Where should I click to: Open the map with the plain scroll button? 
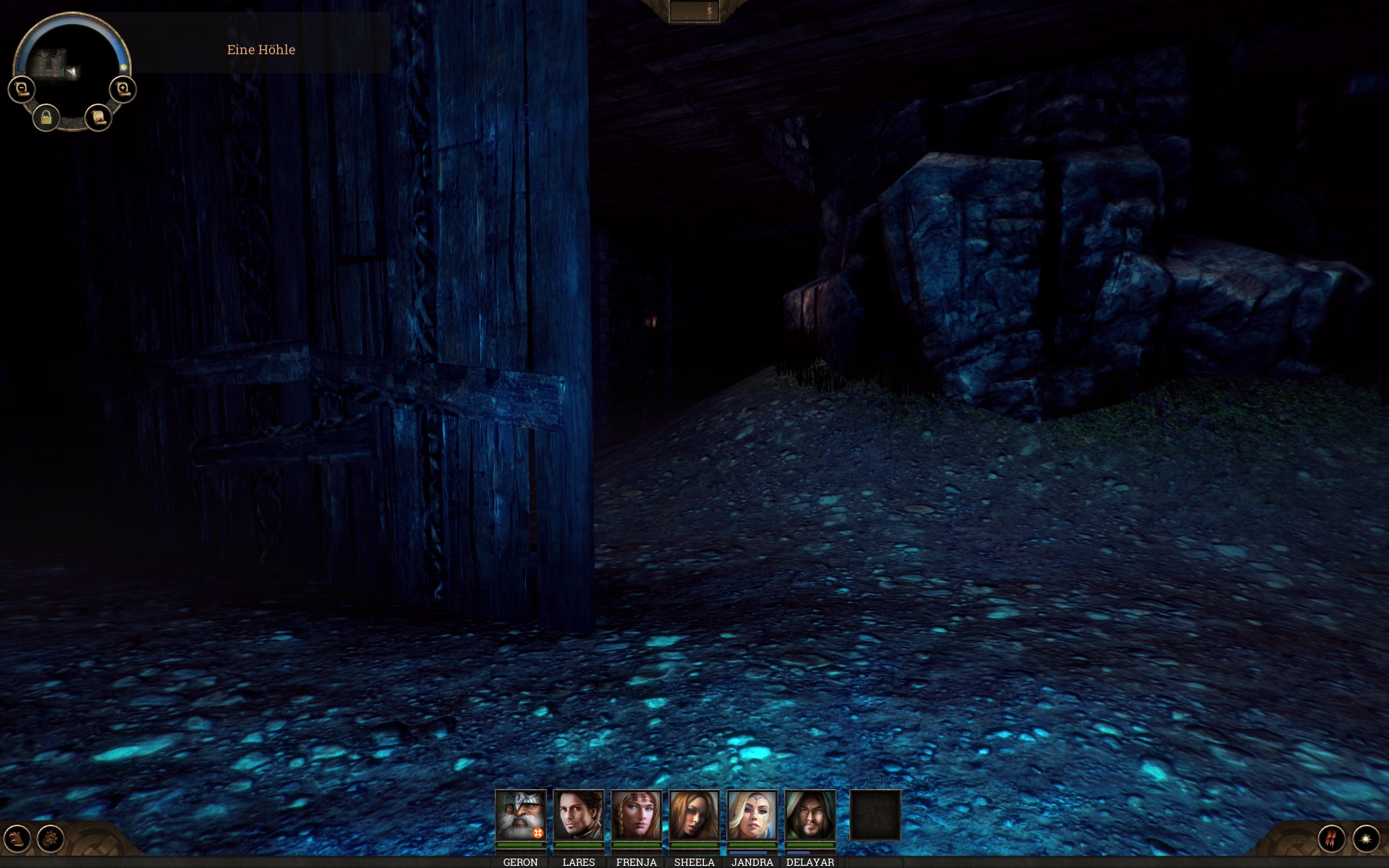98,116
